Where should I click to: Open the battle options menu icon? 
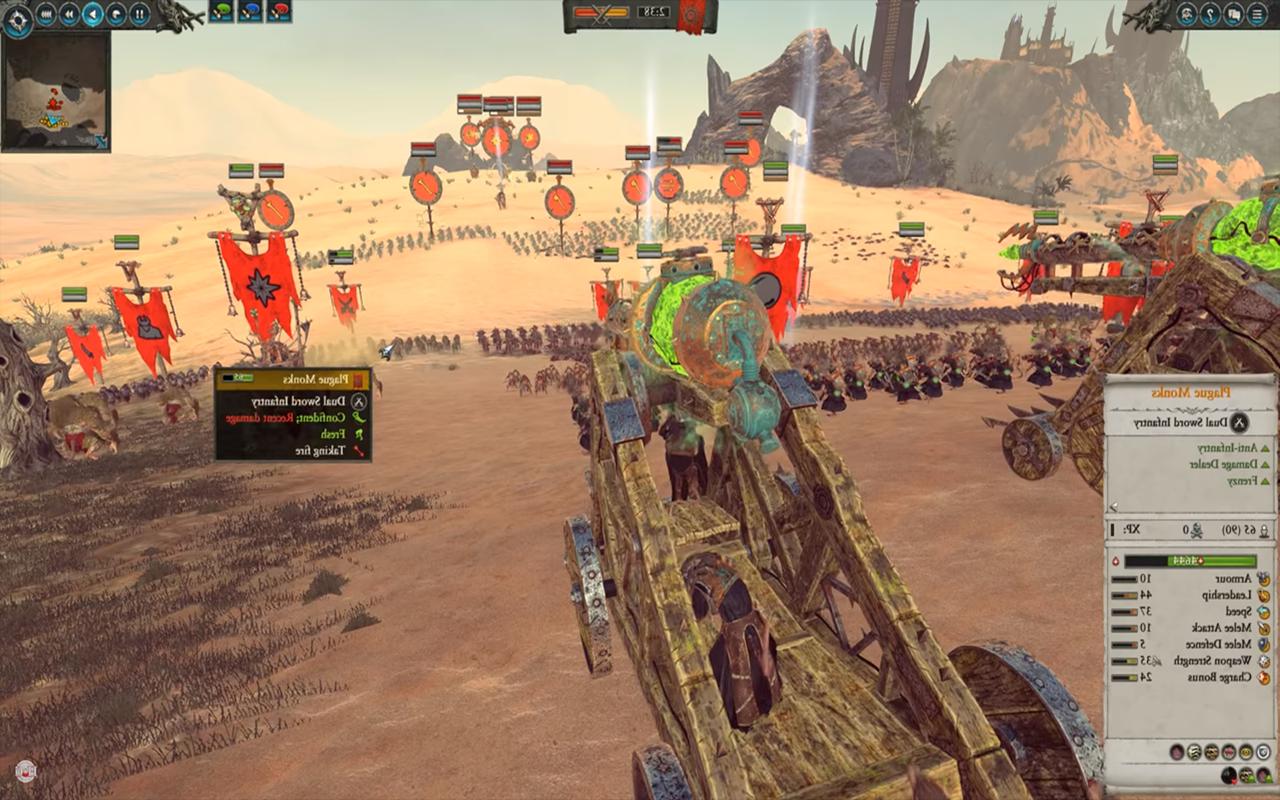click(1257, 14)
